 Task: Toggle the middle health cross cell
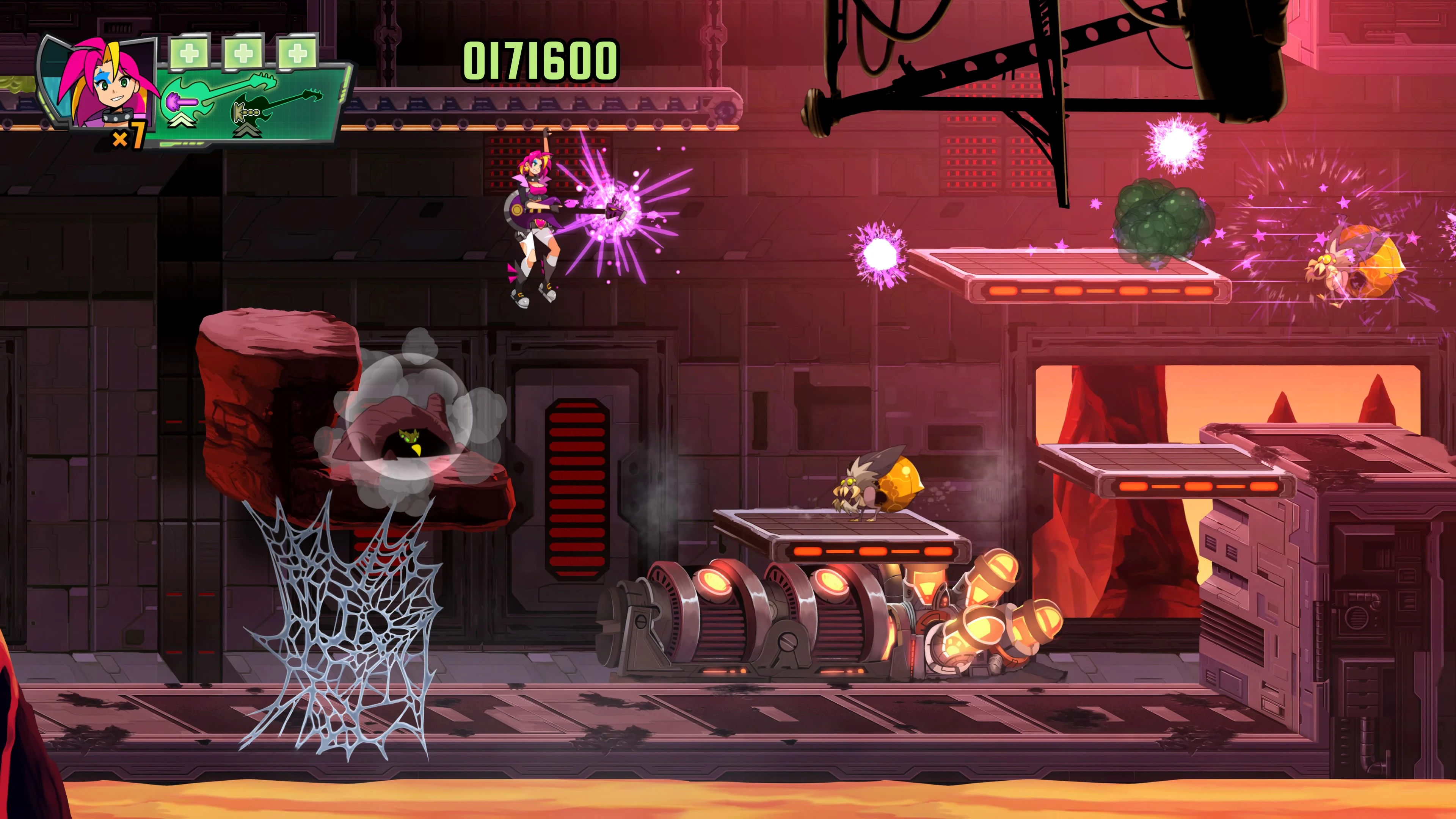[x=243, y=53]
